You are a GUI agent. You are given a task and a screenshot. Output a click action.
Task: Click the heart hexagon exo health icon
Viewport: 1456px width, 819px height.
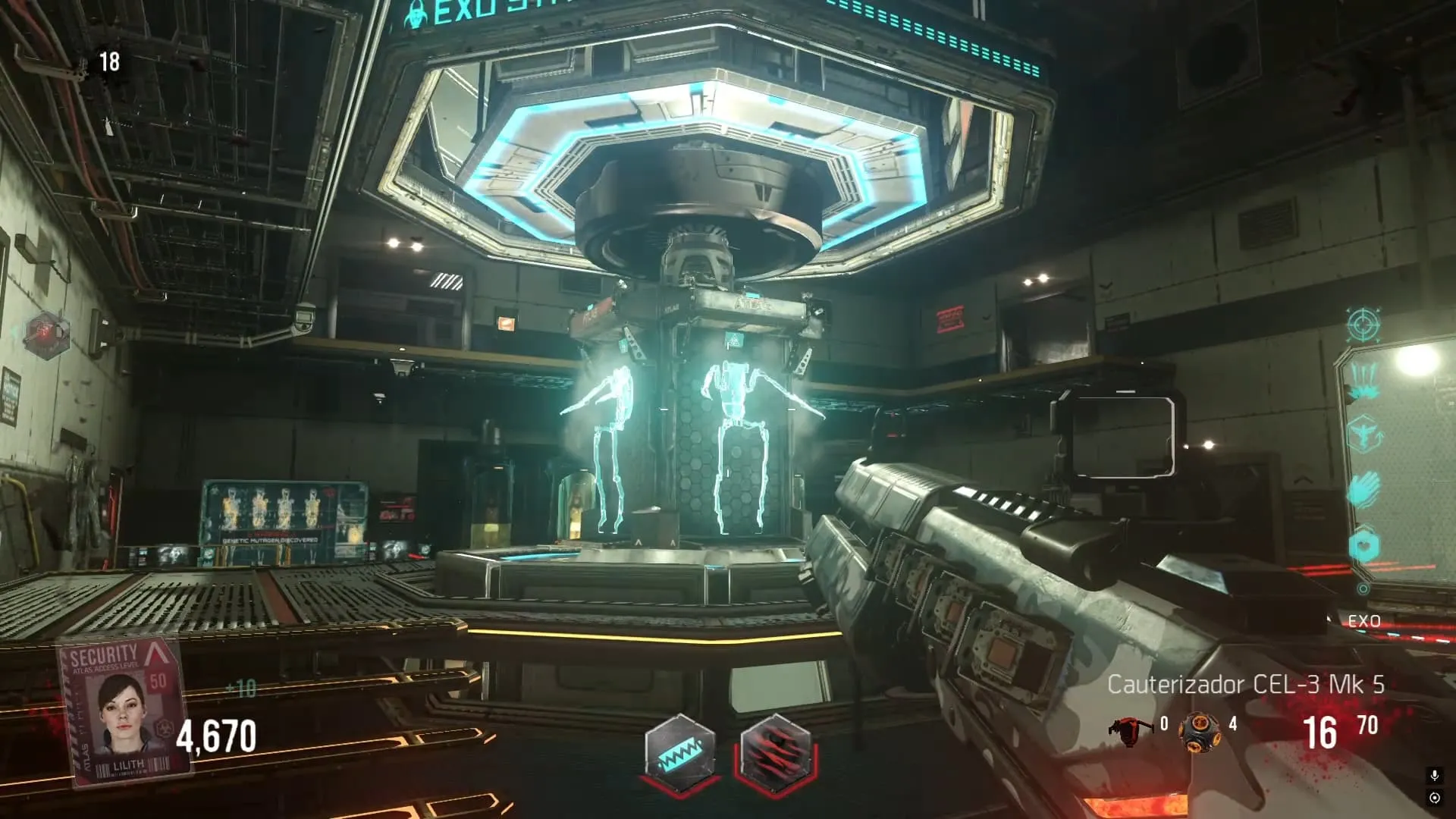point(1363,544)
